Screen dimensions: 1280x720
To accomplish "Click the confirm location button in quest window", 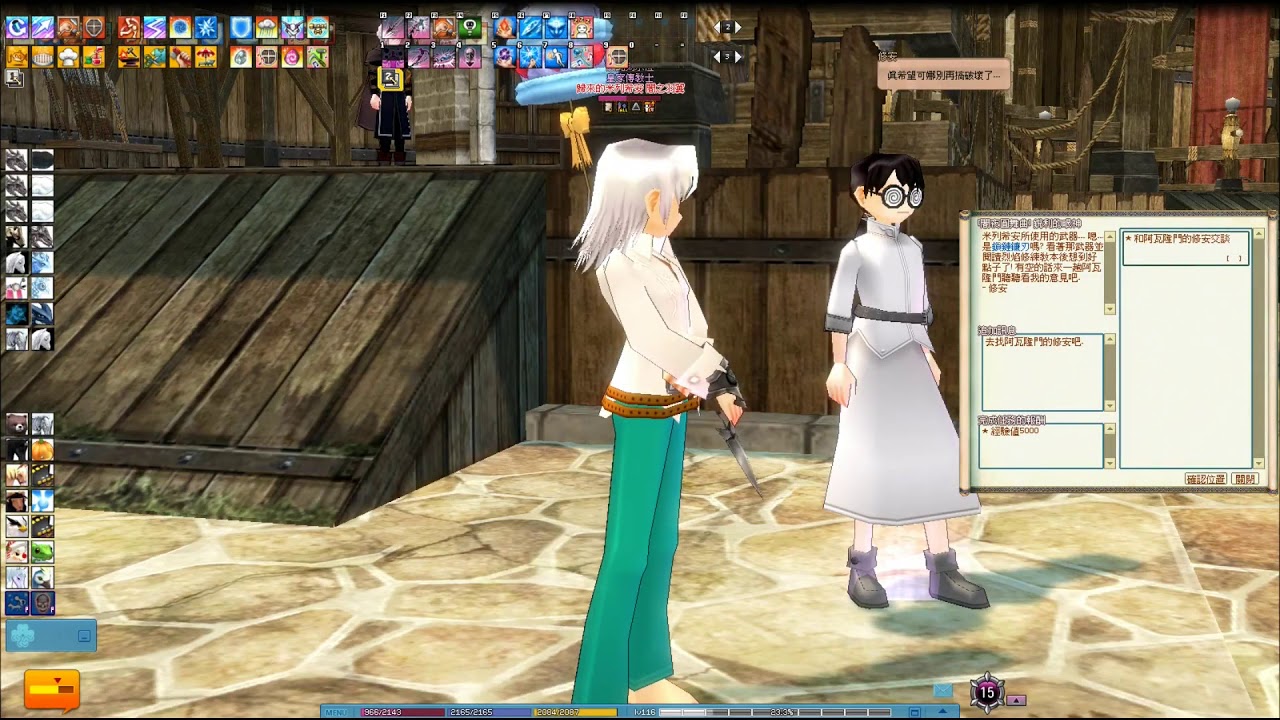I will point(1205,479).
